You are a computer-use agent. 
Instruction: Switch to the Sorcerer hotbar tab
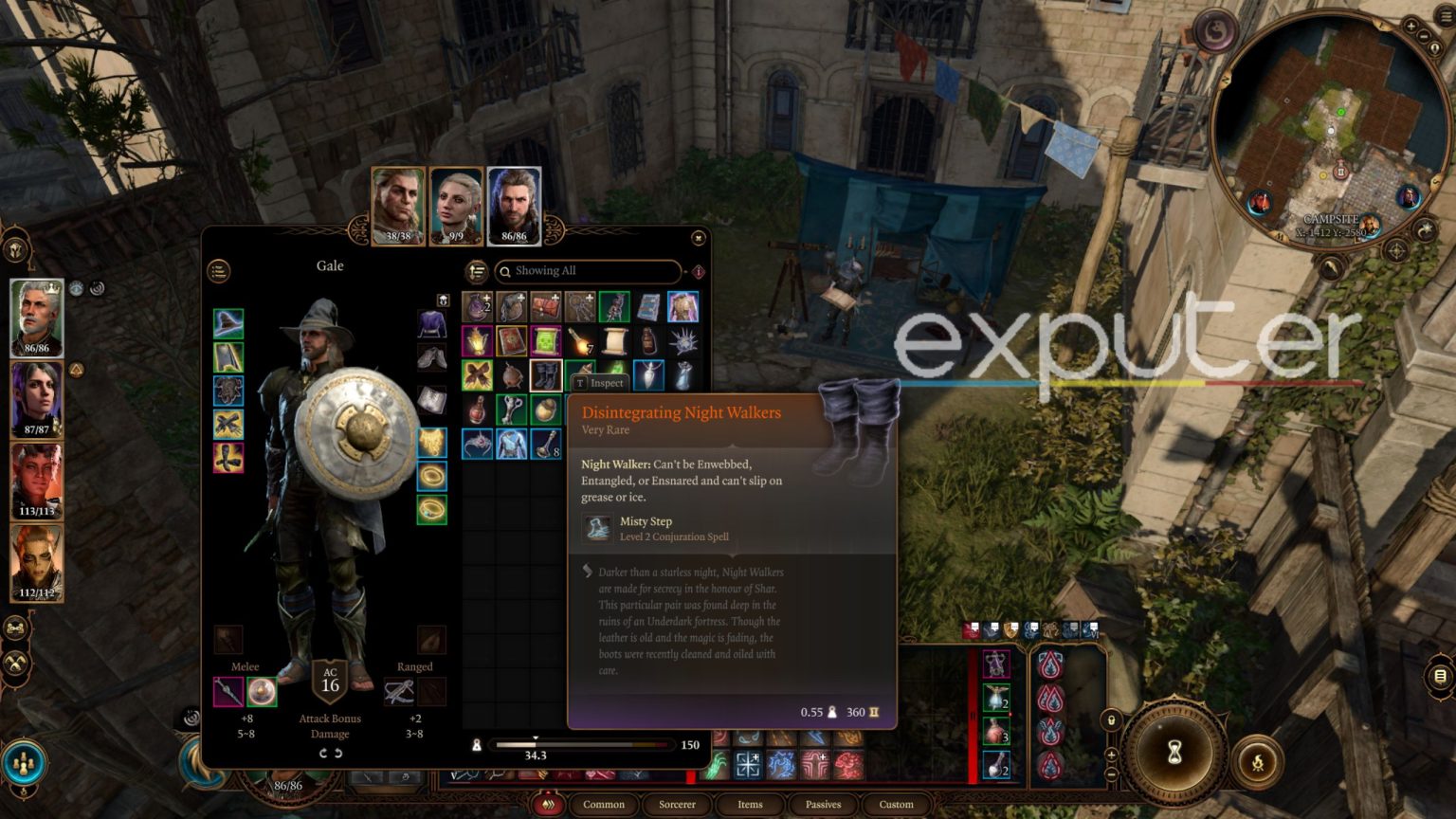click(677, 805)
